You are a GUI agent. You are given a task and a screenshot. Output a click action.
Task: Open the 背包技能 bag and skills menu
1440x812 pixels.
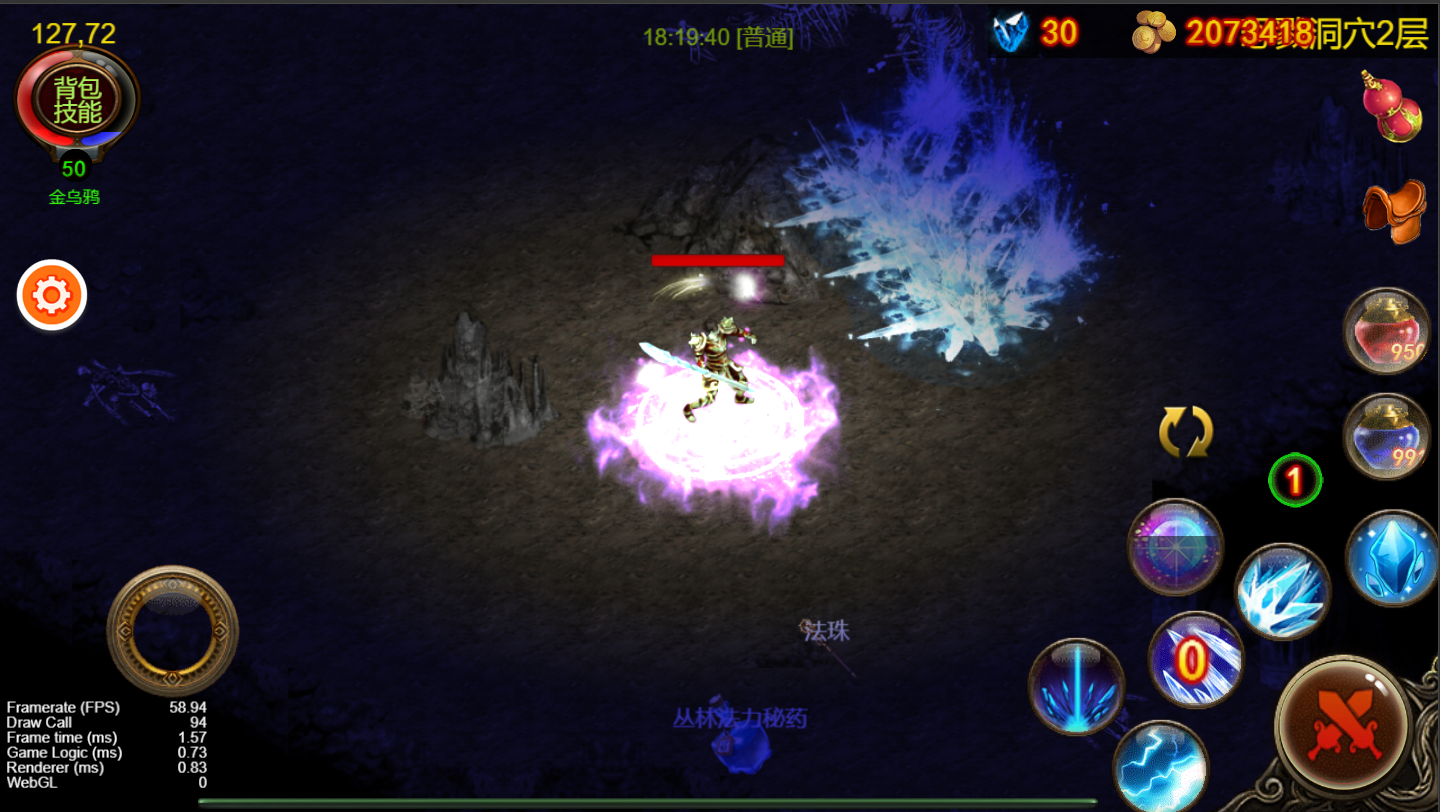coord(77,99)
